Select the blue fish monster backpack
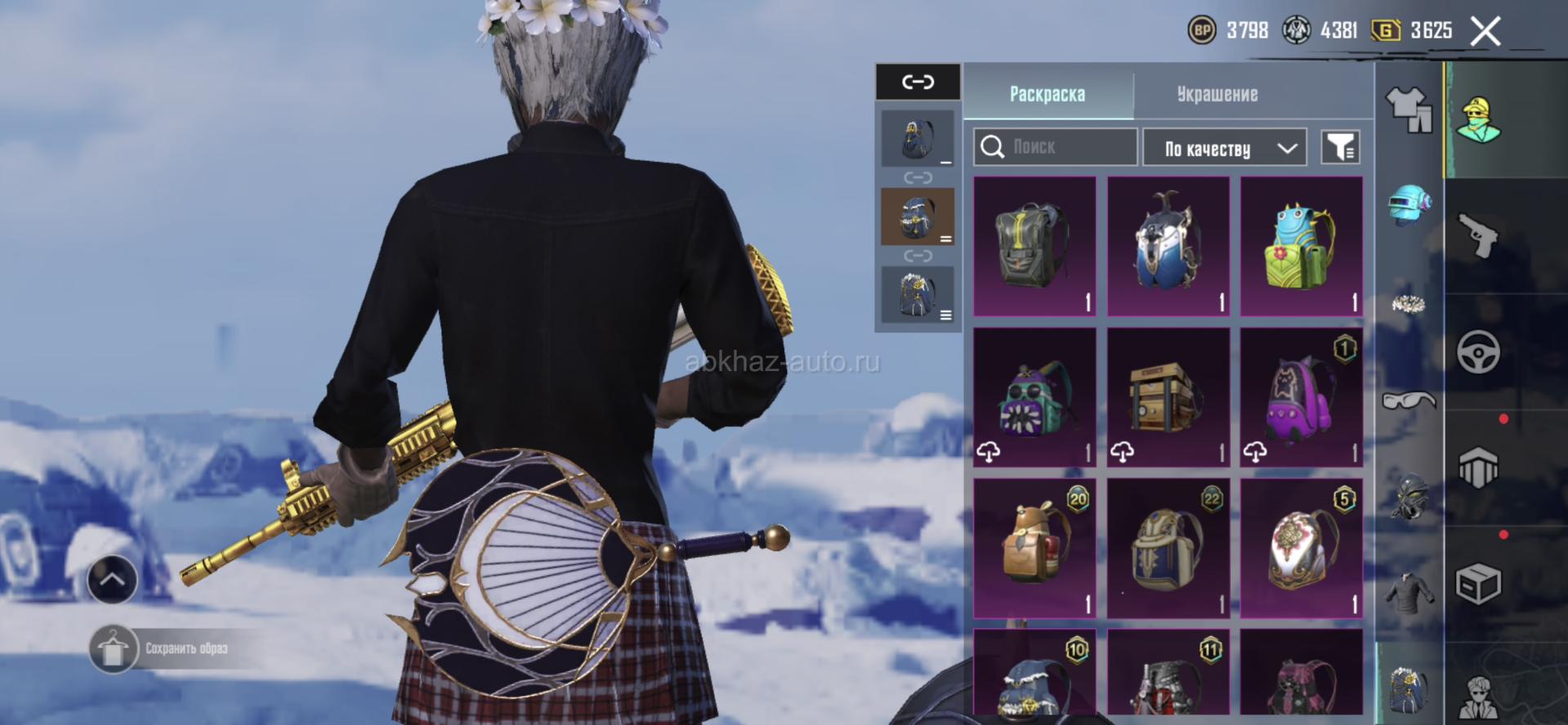This screenshot has width=1568, height=725. tap(1301, 246)
